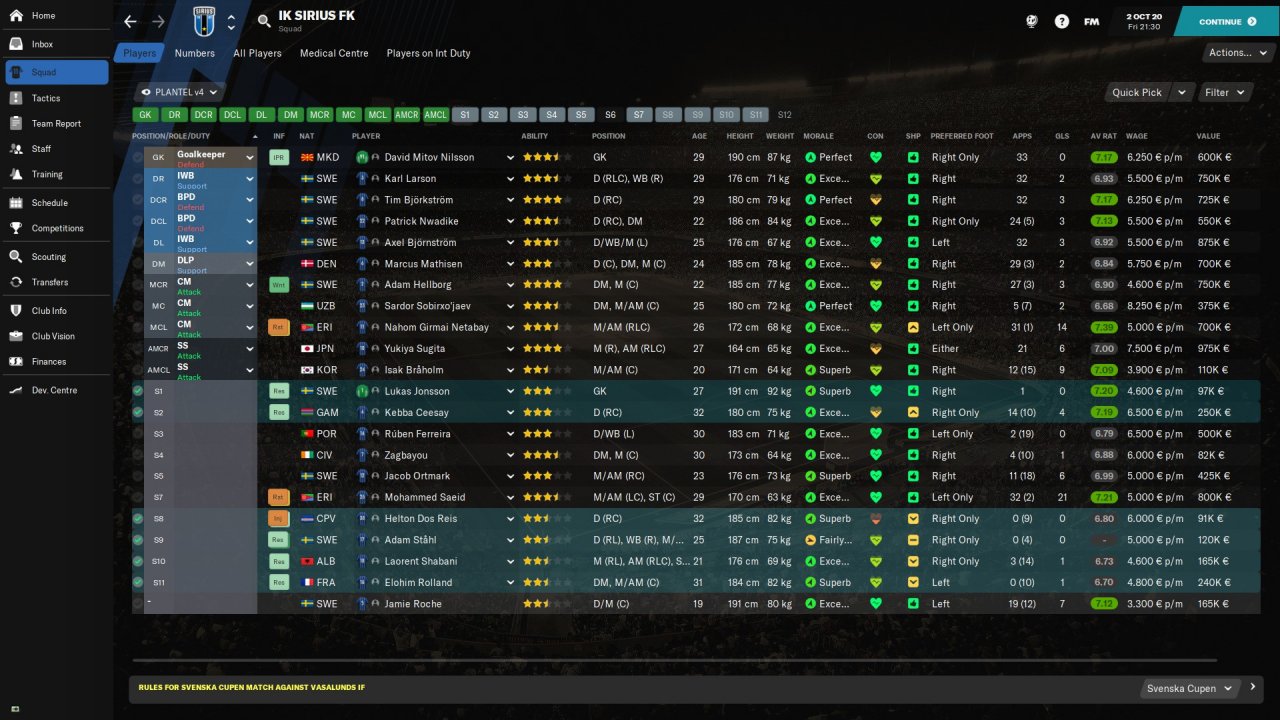This screenshot has width=1280, height=720.
Task: Open Players on Int Duty tab
Action: coord(428,53)
